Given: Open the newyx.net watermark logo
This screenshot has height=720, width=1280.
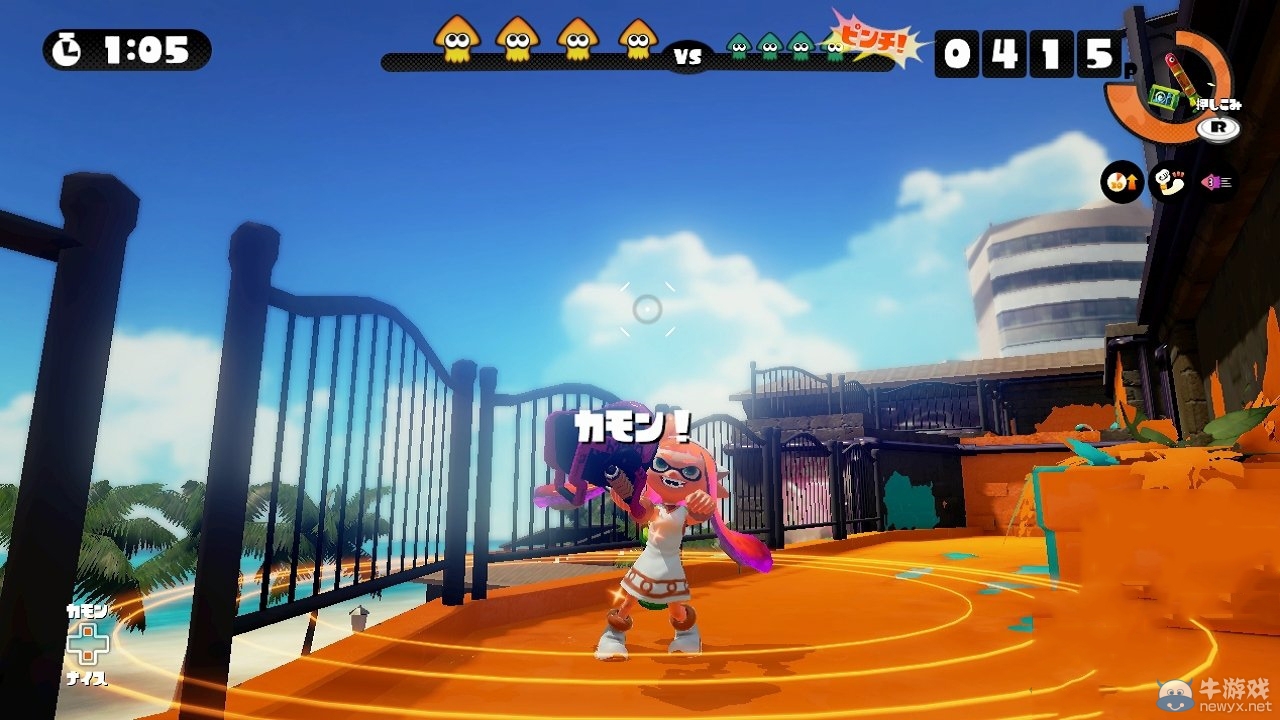Looking at the screenshot, I should (1216, 693).
